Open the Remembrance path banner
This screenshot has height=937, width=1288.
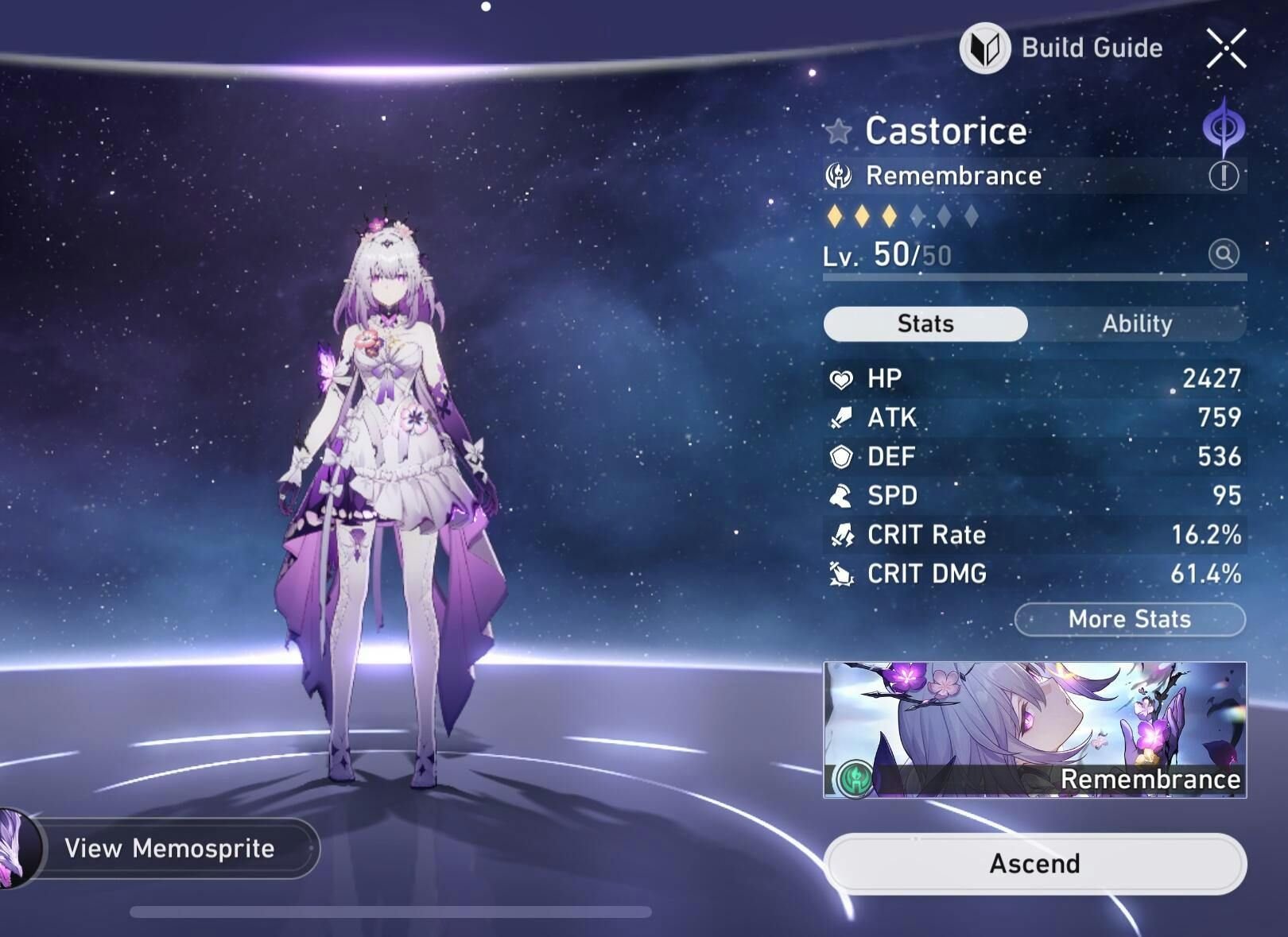pyautogui.click(x=1034, y=730)
